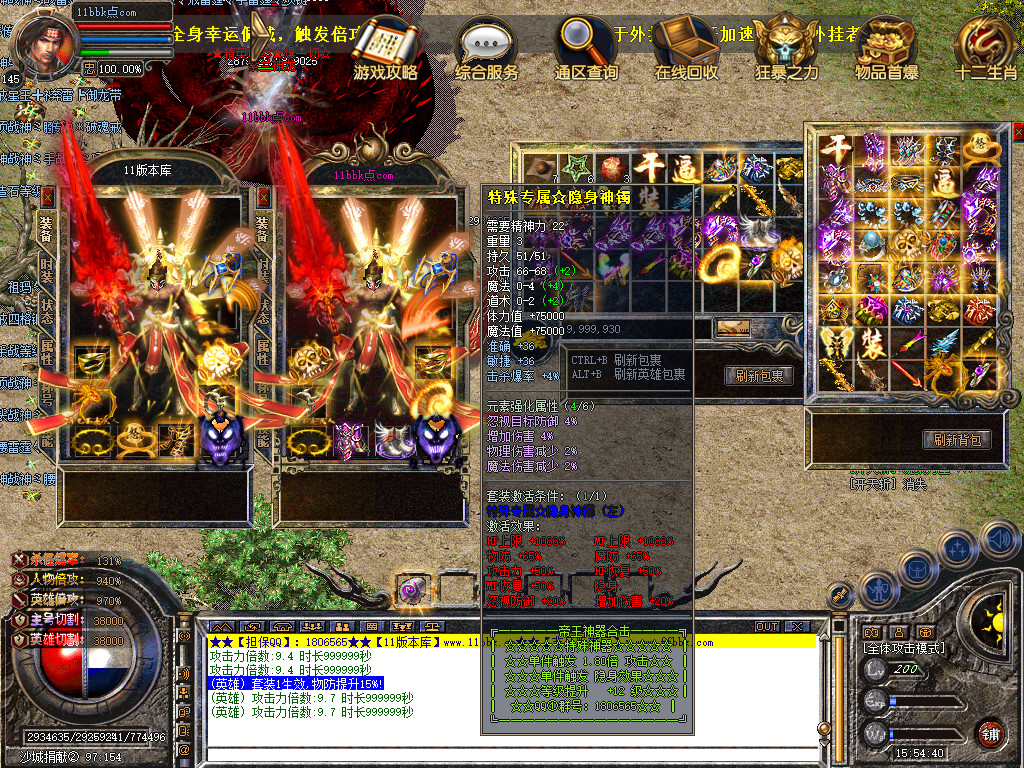Viewport: 1024px width, 768px height.
Task: Close the right-side backpack grid window
Action: click(x=1018, y=132)
